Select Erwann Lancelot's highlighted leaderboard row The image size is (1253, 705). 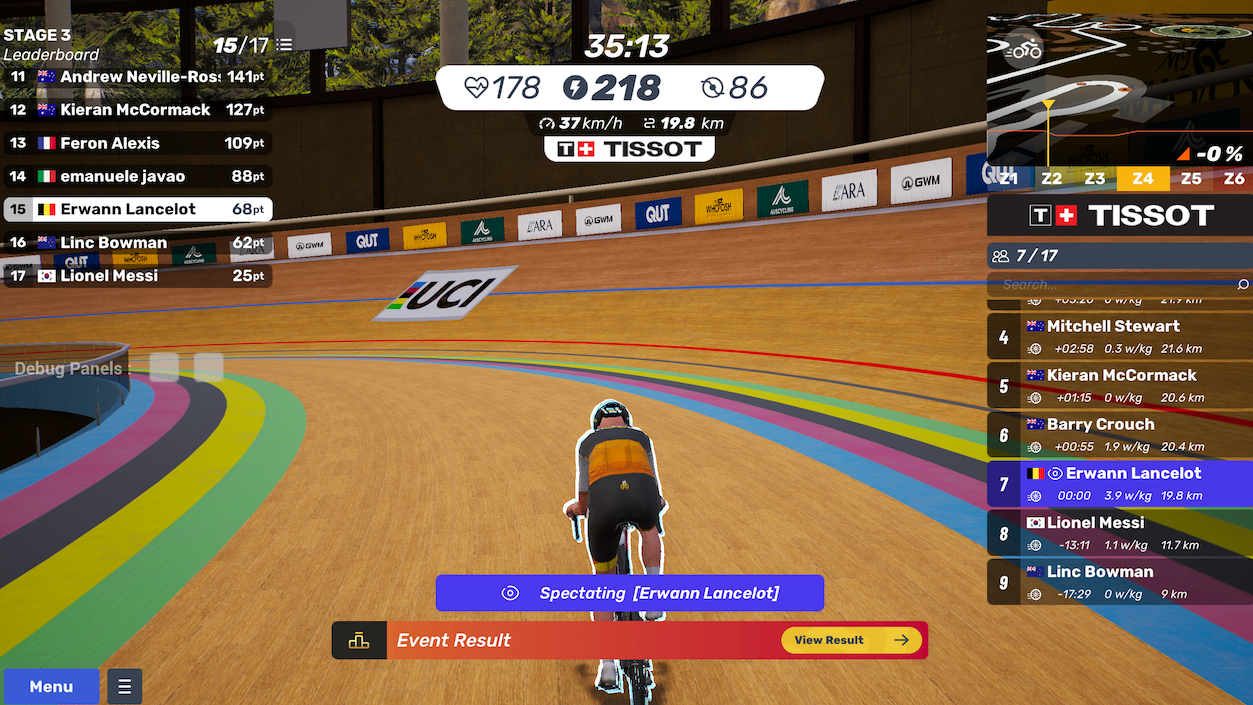[x=137, y=209]
